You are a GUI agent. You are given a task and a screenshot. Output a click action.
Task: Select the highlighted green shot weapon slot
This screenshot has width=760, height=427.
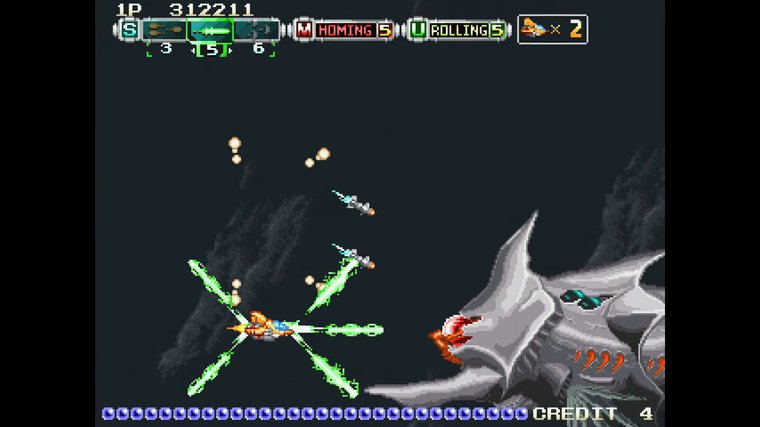click(210, 30)
